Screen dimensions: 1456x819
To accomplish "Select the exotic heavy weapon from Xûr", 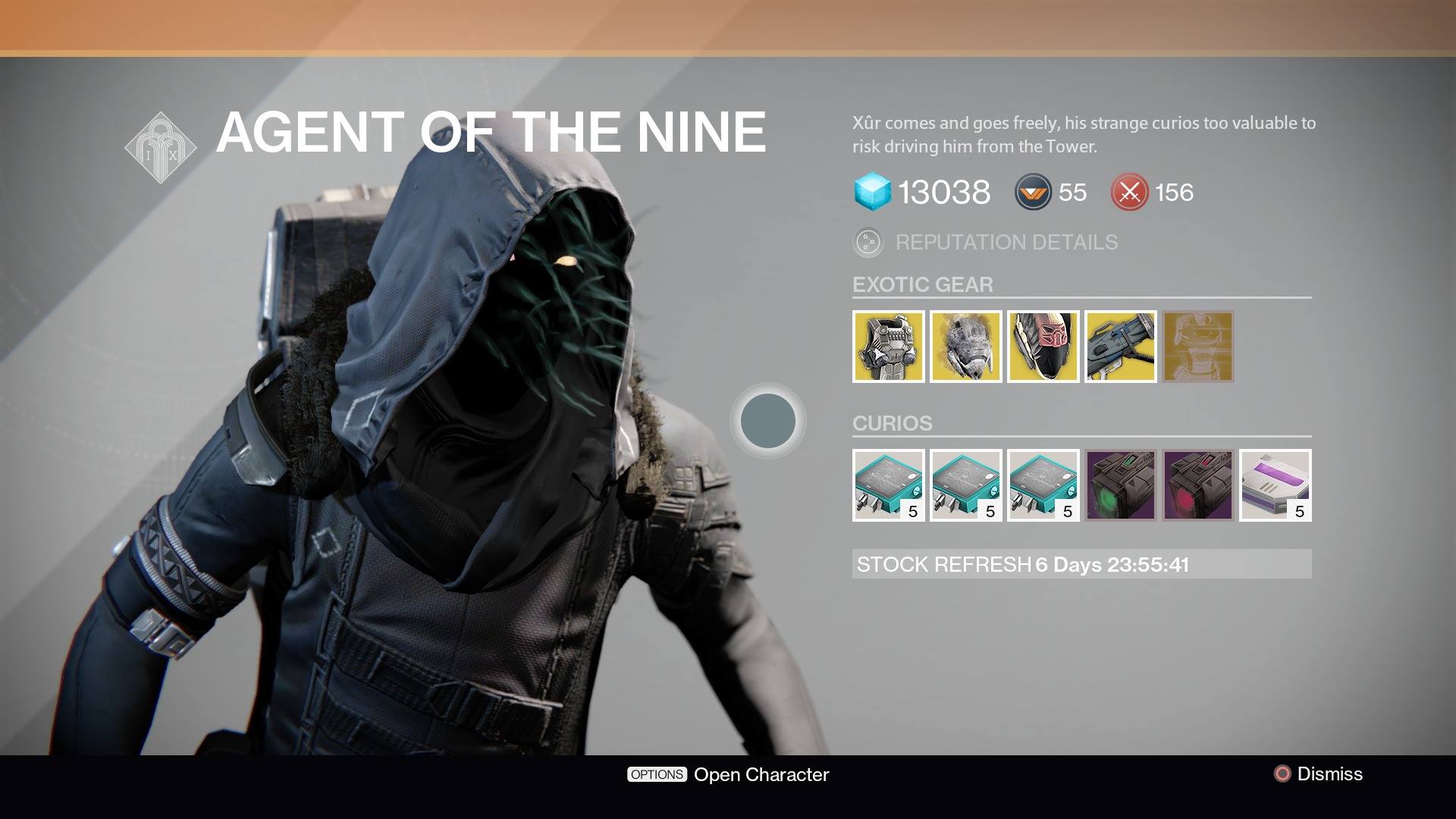I will click(1121, 347).
